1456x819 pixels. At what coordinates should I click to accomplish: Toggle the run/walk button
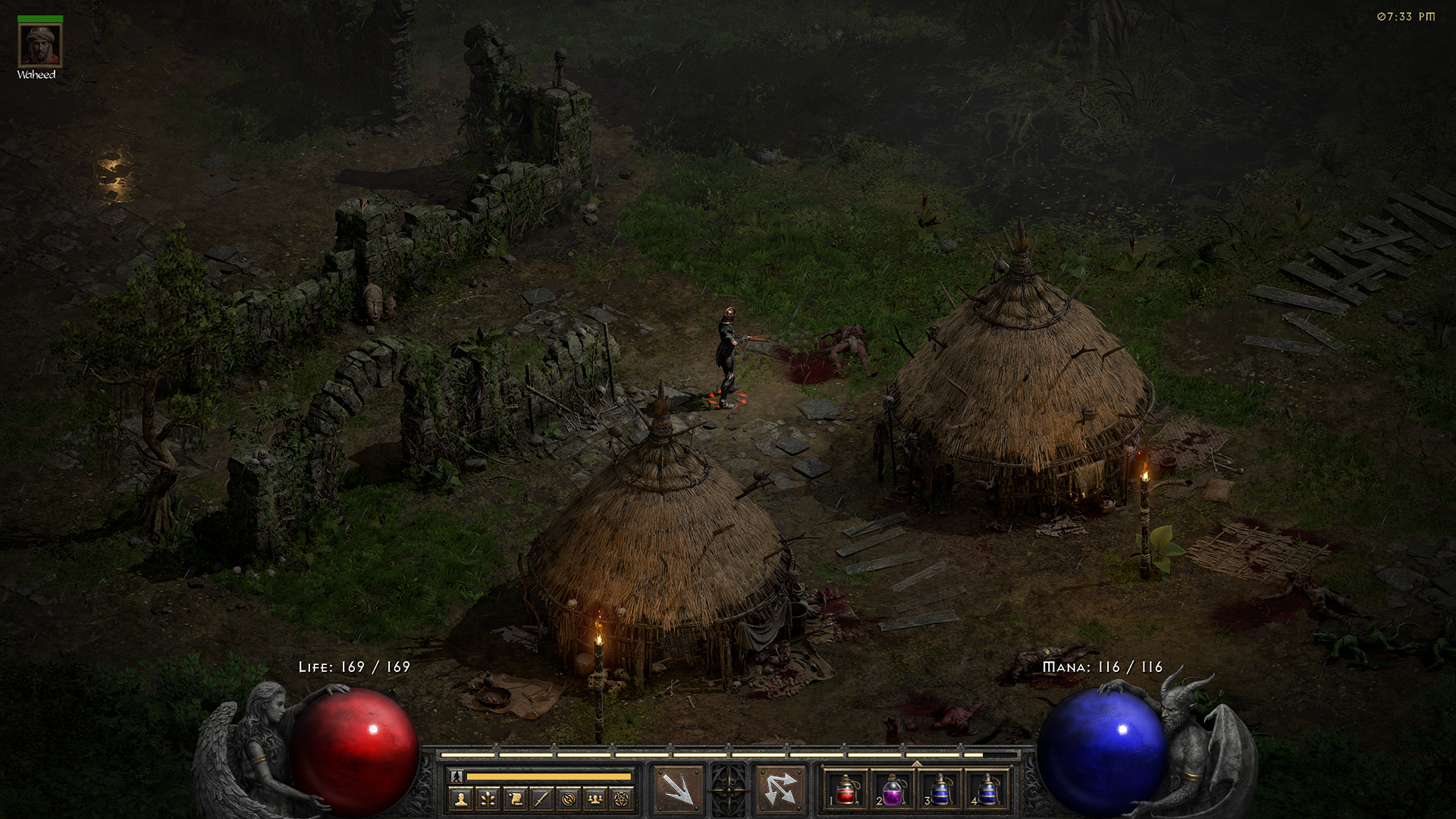(456, 777)
